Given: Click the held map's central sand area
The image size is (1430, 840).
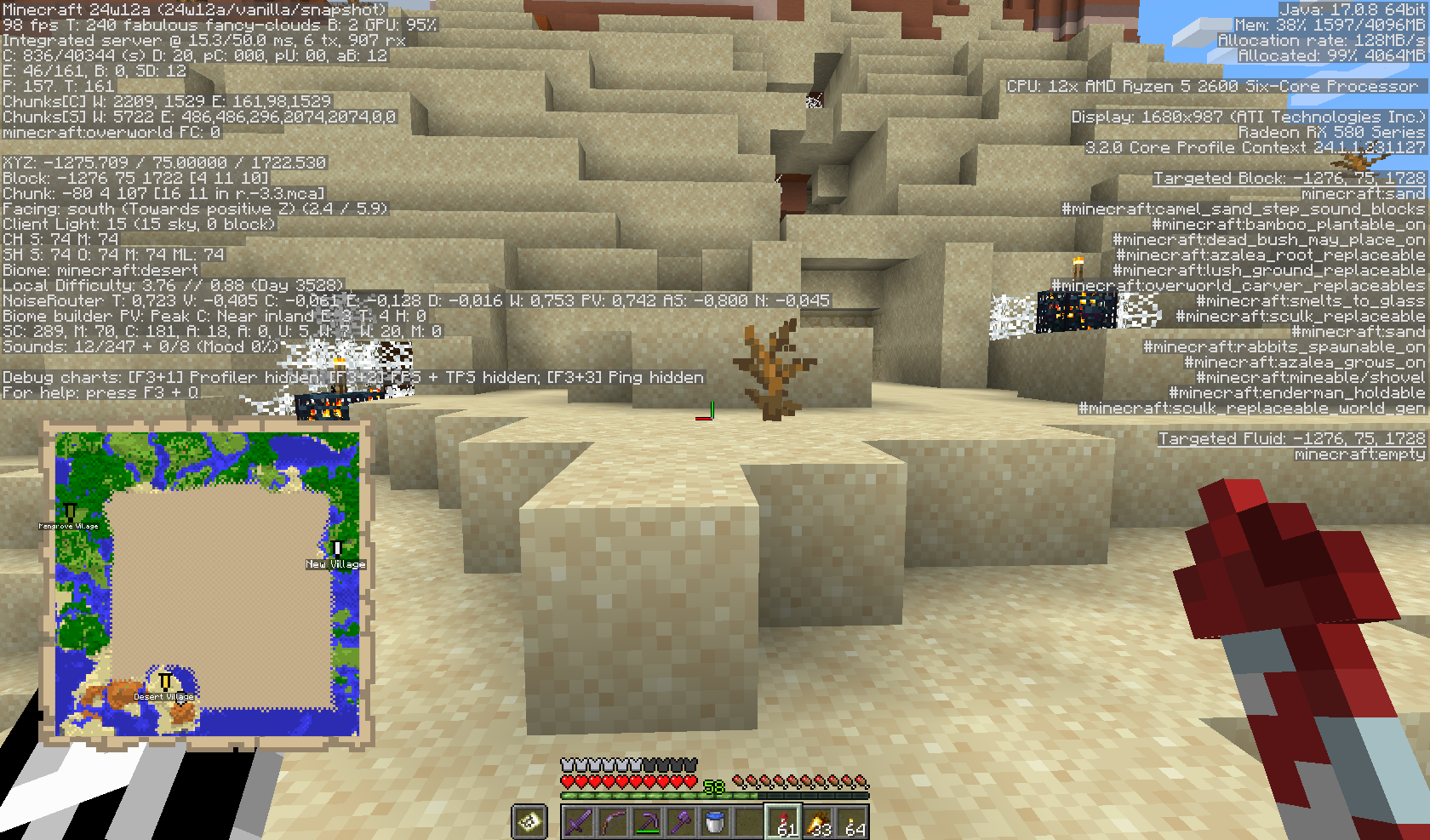Looking at the screenshot, I should 218,596.
